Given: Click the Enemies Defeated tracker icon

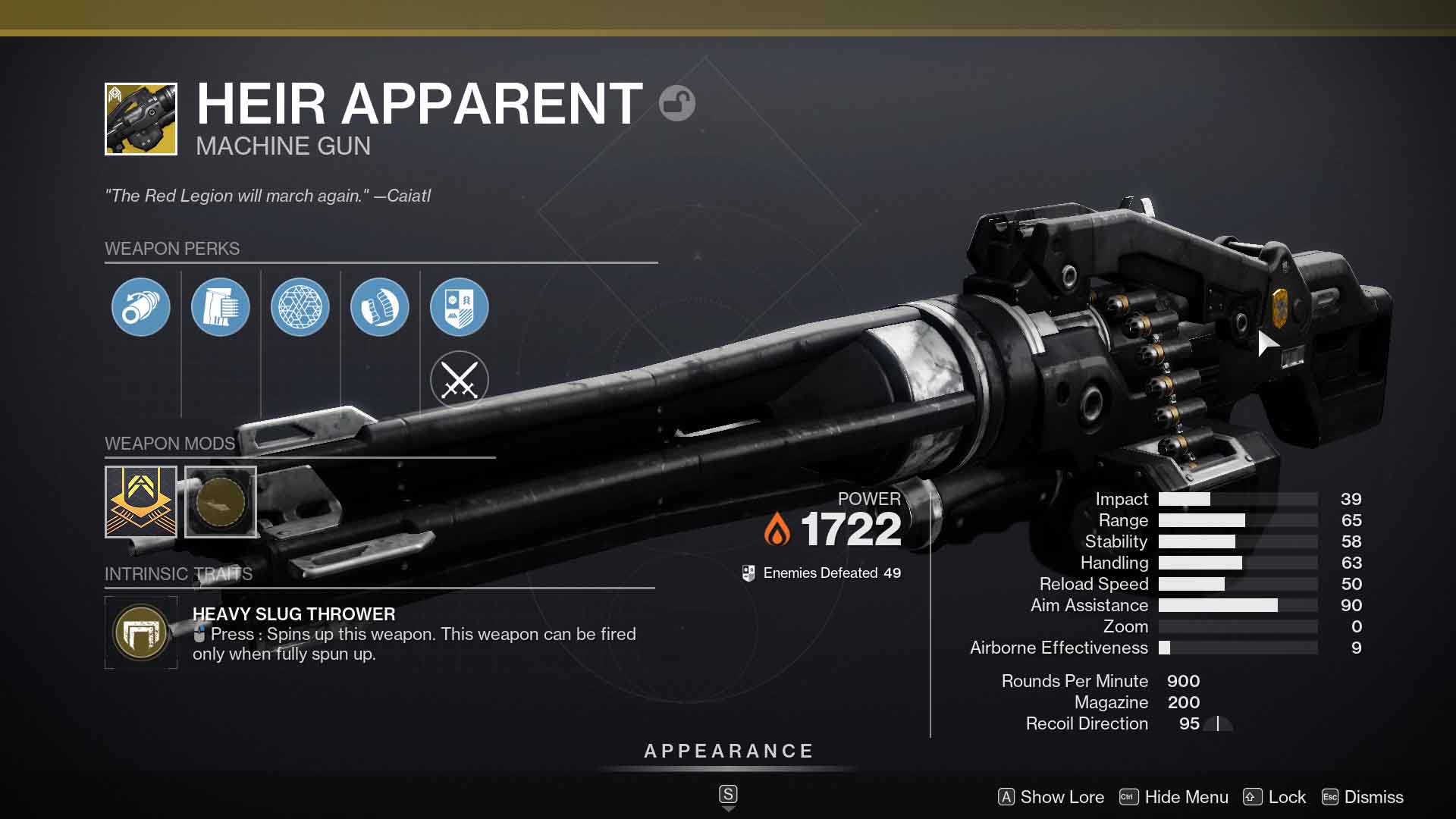Looking at the screenshot, I should point(748,573).
